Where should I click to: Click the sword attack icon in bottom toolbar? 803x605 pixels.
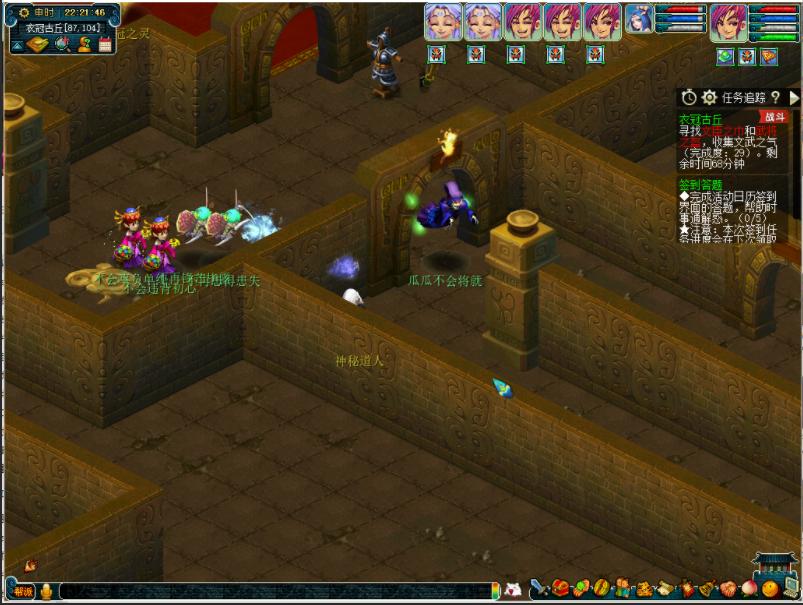click(x=540, y=587)
